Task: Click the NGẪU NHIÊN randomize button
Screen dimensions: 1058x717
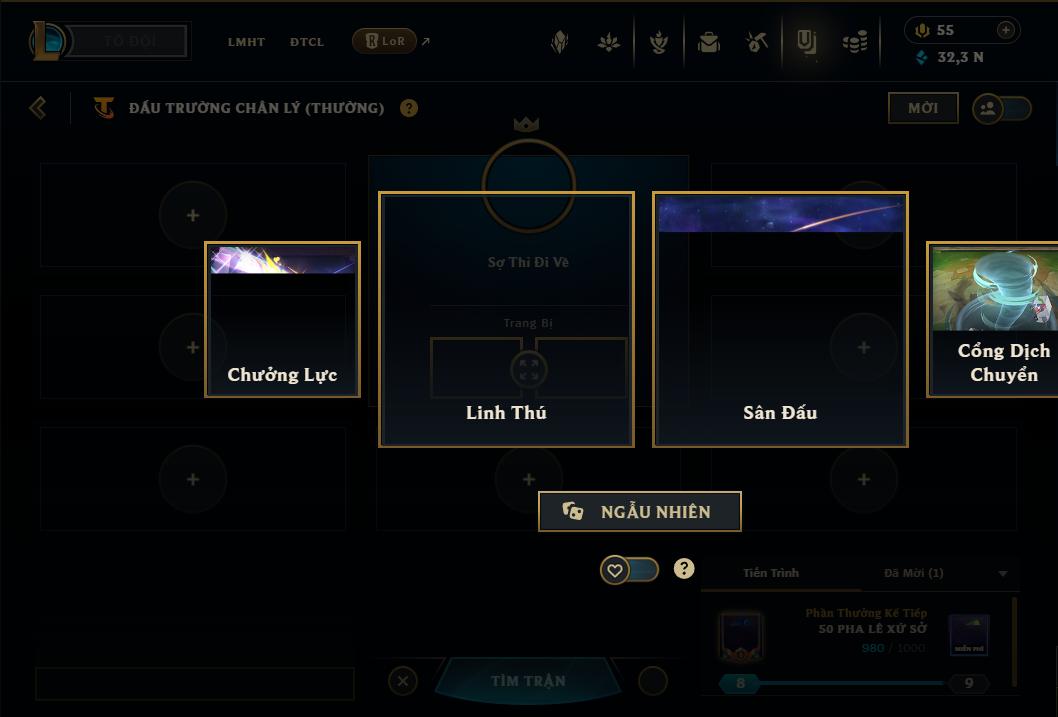Action: [640, 512]
